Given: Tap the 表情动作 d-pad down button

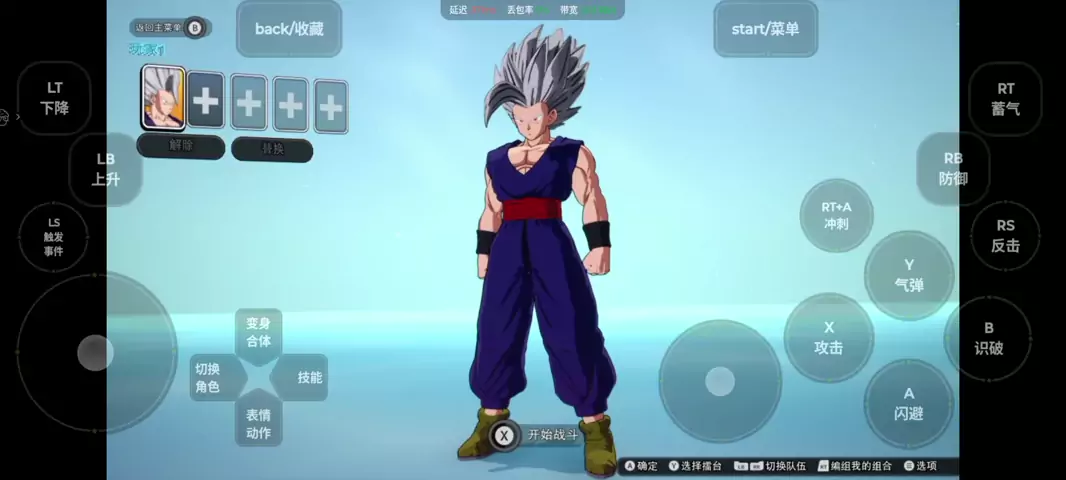Looking at the screenshot, I should click(258, 424).
